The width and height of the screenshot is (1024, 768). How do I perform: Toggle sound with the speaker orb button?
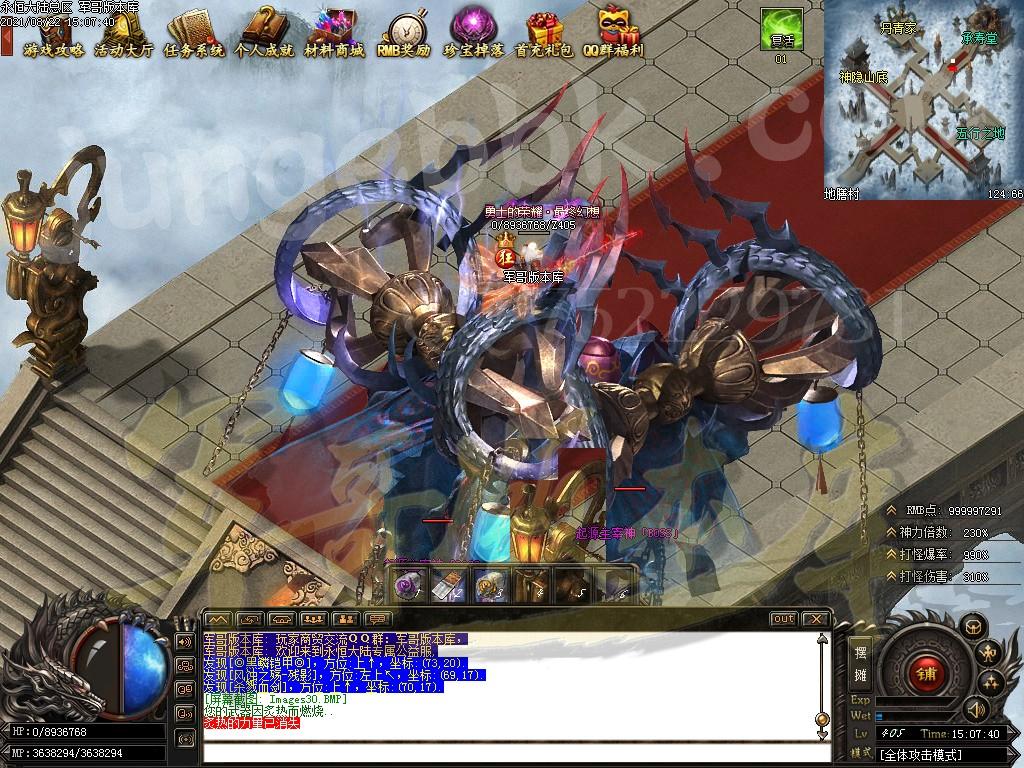[x=976, y=709]
